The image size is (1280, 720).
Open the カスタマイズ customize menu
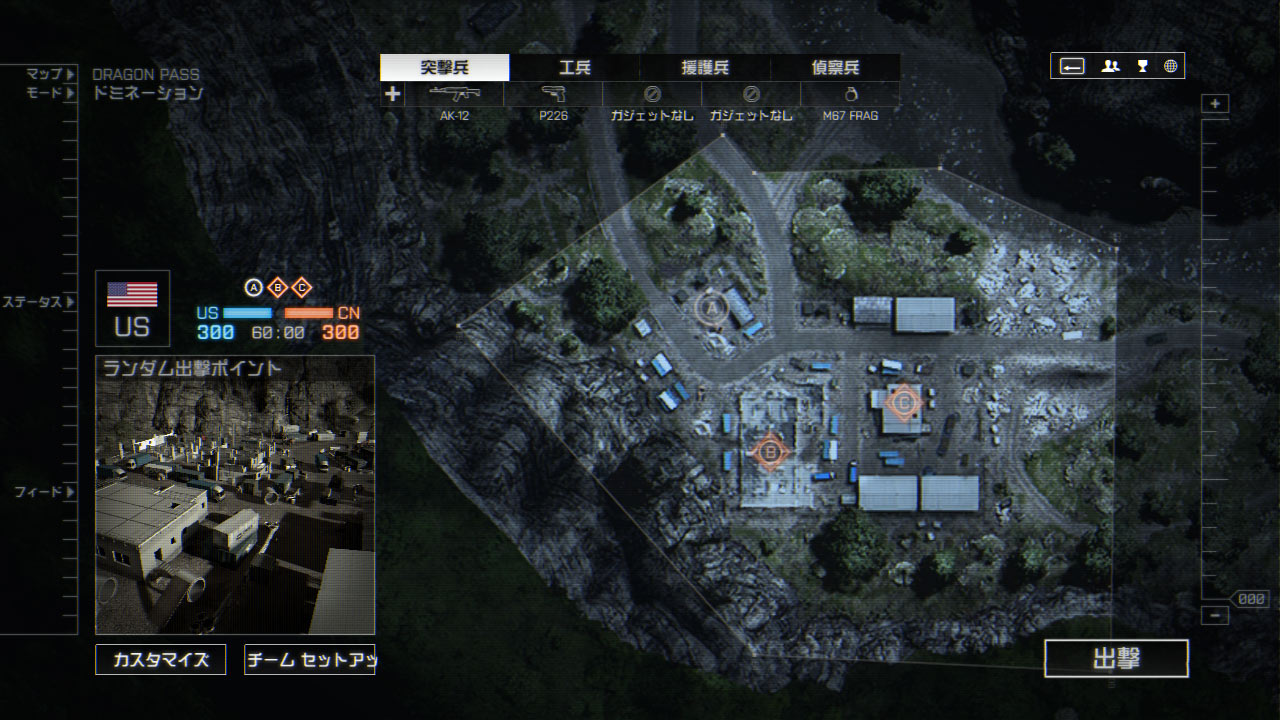pos(160,660)
